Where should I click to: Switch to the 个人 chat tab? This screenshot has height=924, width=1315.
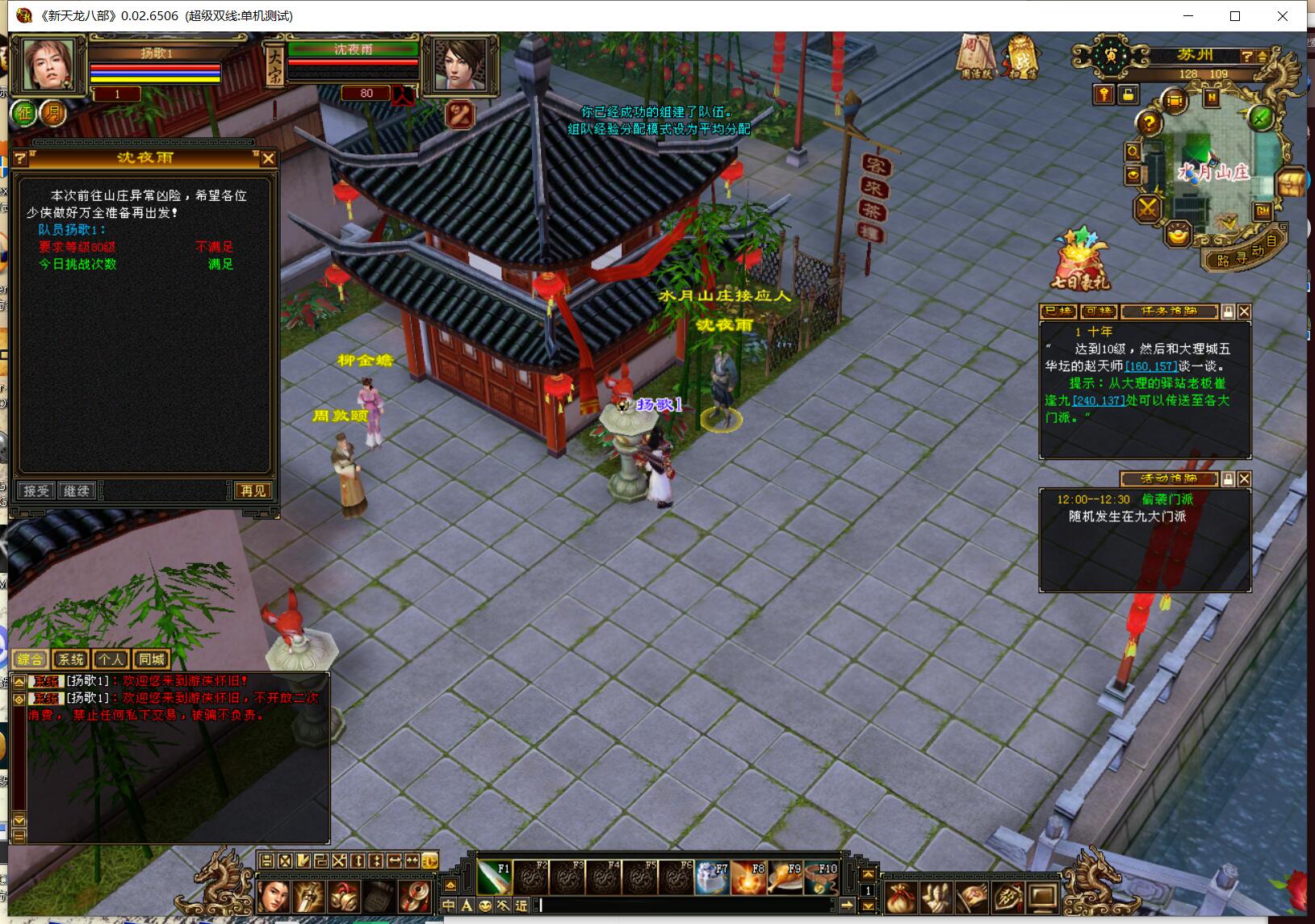pos(111,659)
